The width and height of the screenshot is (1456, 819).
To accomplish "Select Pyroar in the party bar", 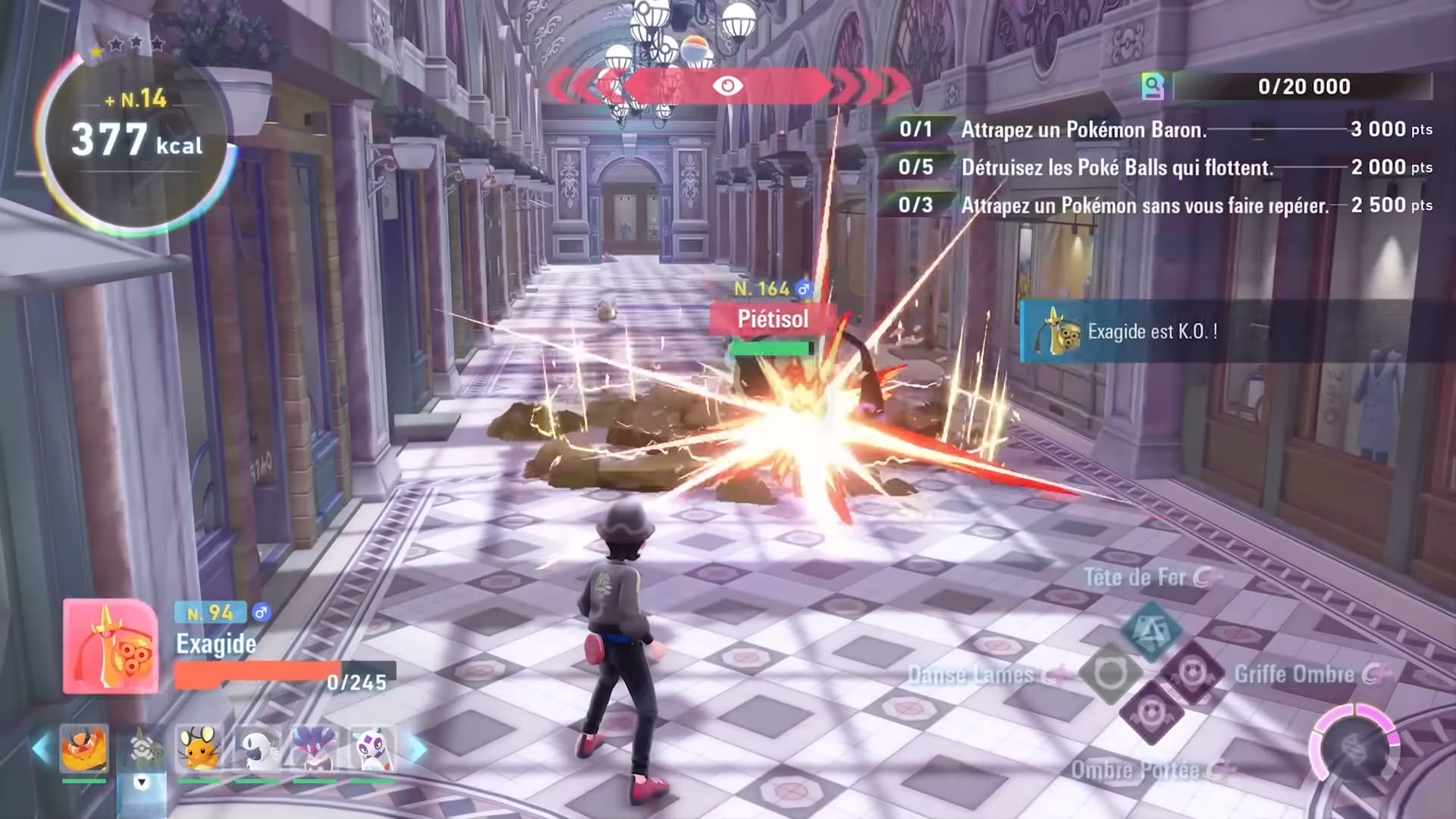I will pos(84,749).
